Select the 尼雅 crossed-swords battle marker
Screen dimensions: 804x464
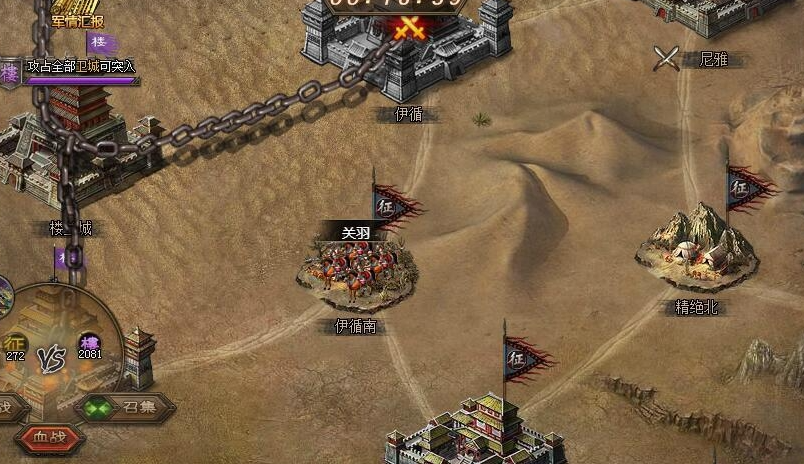click(667, 59)
